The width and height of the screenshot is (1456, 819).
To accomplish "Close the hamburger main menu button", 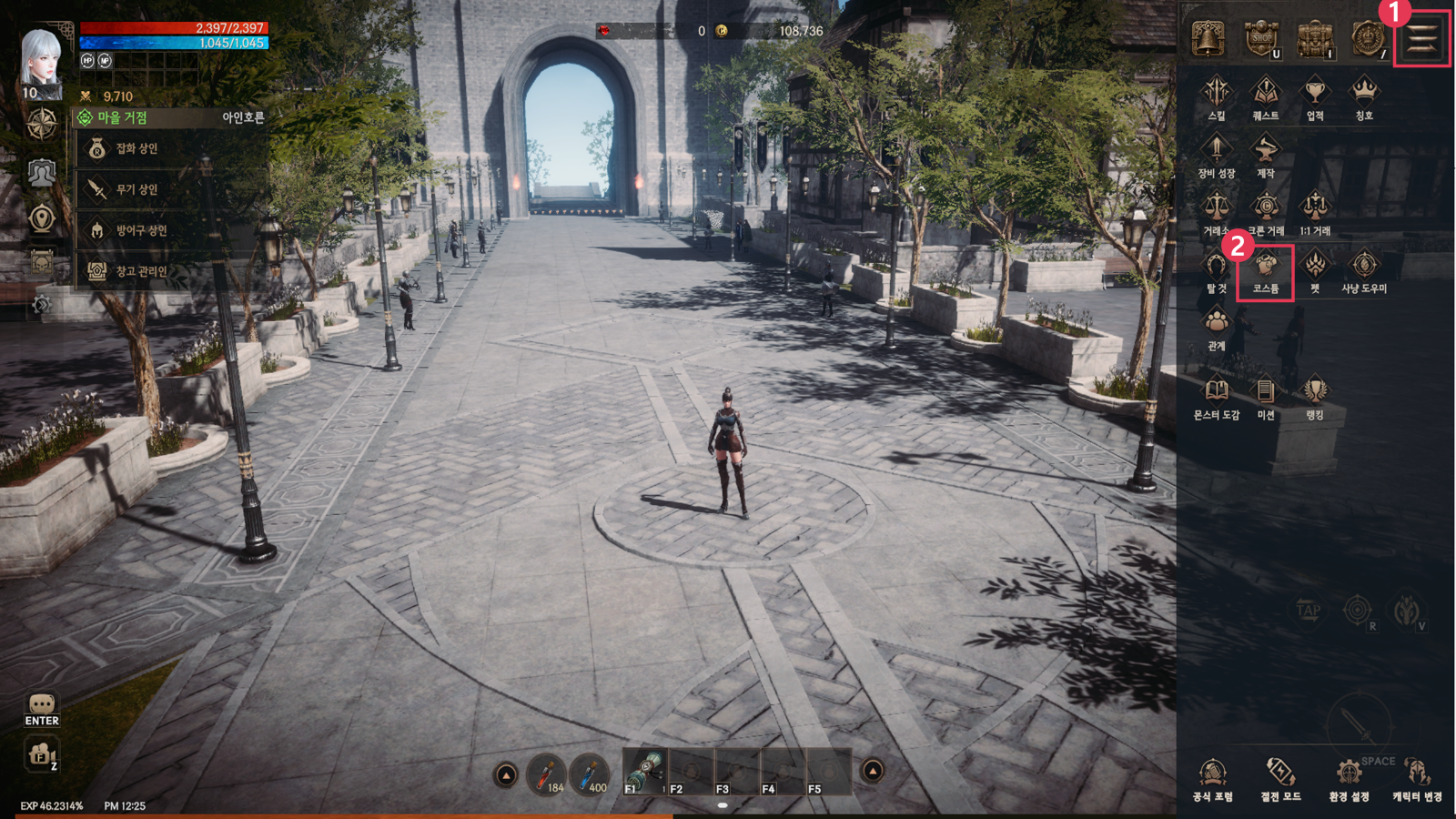I will pos(1421,38).
